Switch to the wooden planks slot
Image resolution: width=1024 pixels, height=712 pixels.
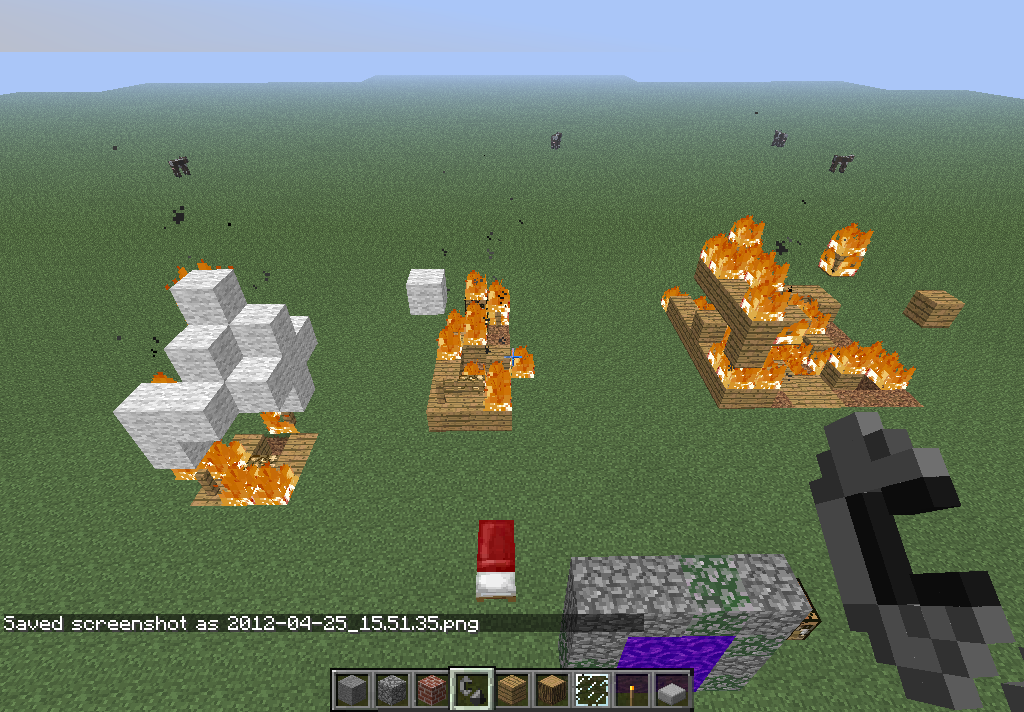tap(511, 689)
